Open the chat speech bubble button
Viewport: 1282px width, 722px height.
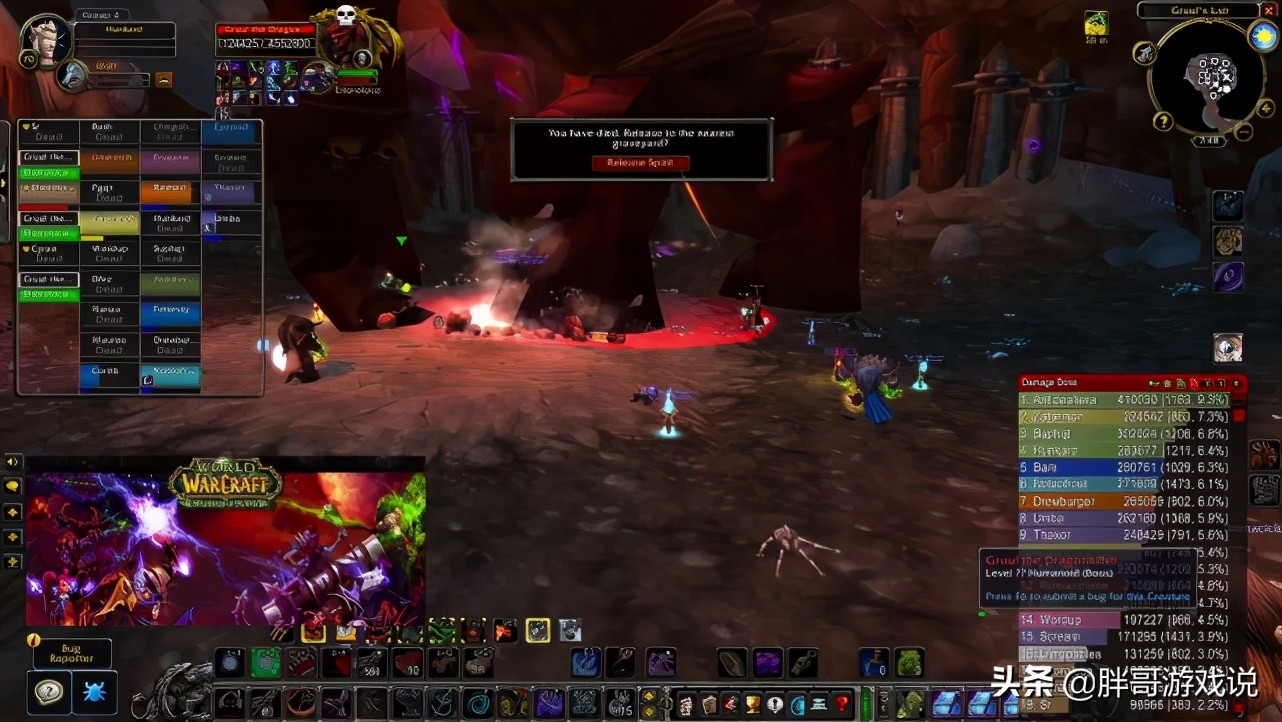[13, 486]
